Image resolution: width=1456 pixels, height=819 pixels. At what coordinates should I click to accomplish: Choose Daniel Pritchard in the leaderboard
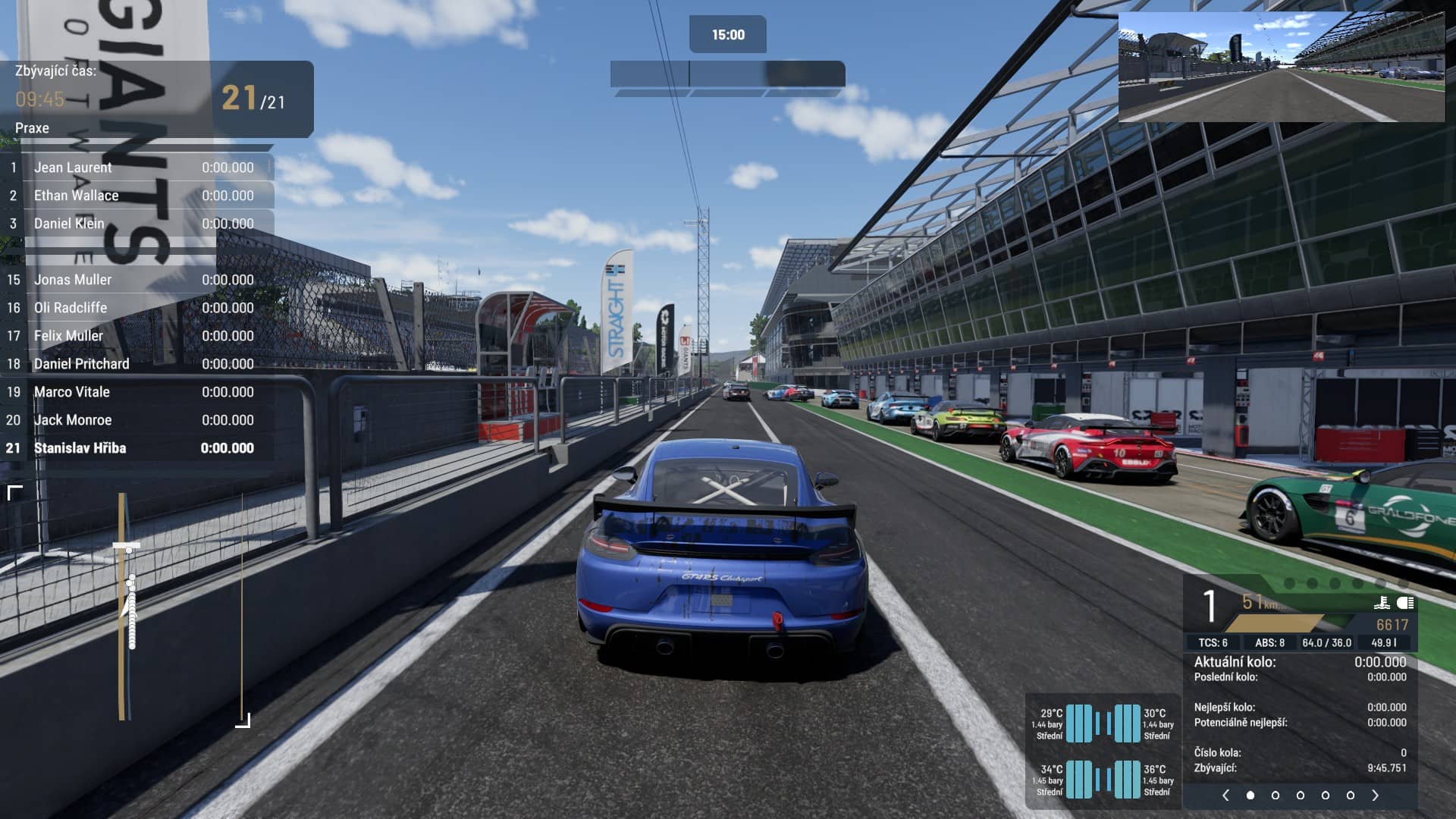point(136,364)
